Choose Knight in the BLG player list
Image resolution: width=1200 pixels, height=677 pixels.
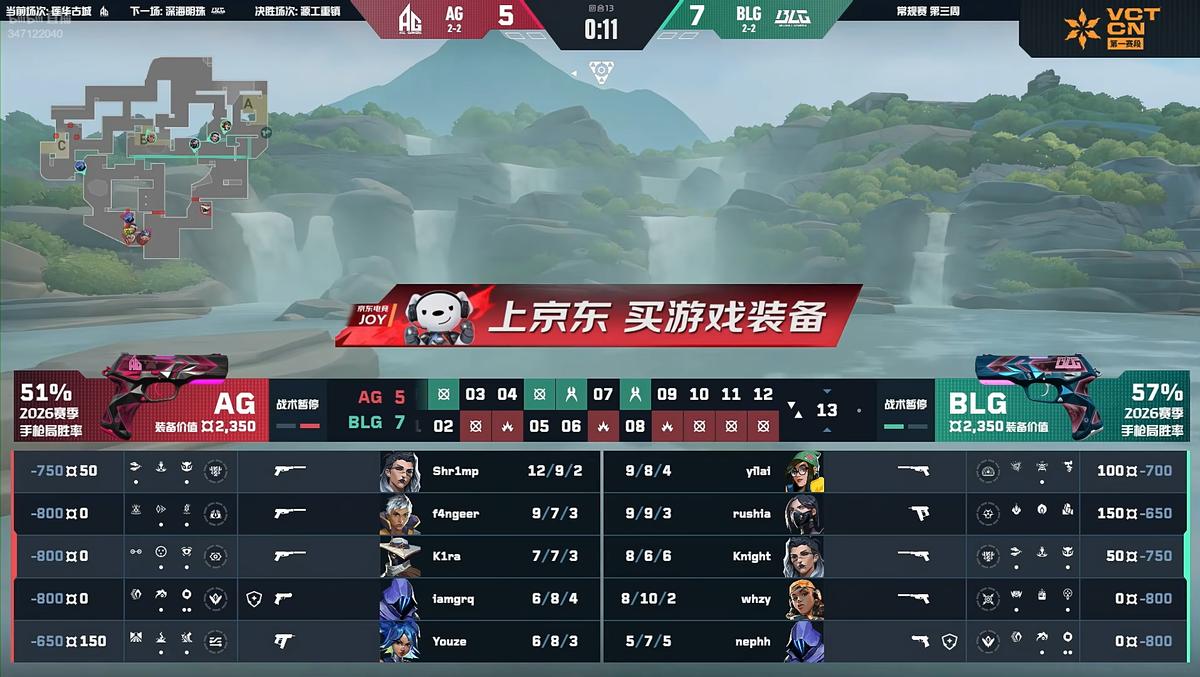(x=750, y=556)
